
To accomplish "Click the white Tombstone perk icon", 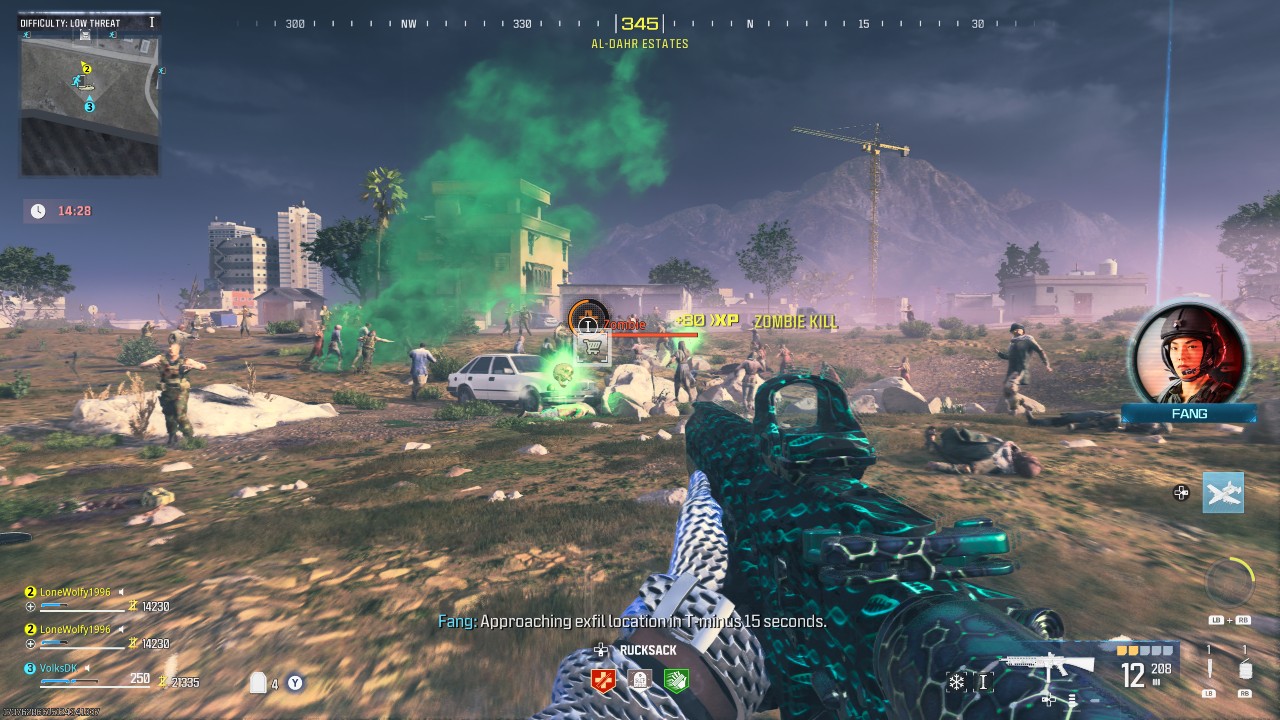I will tap(638, 679).
